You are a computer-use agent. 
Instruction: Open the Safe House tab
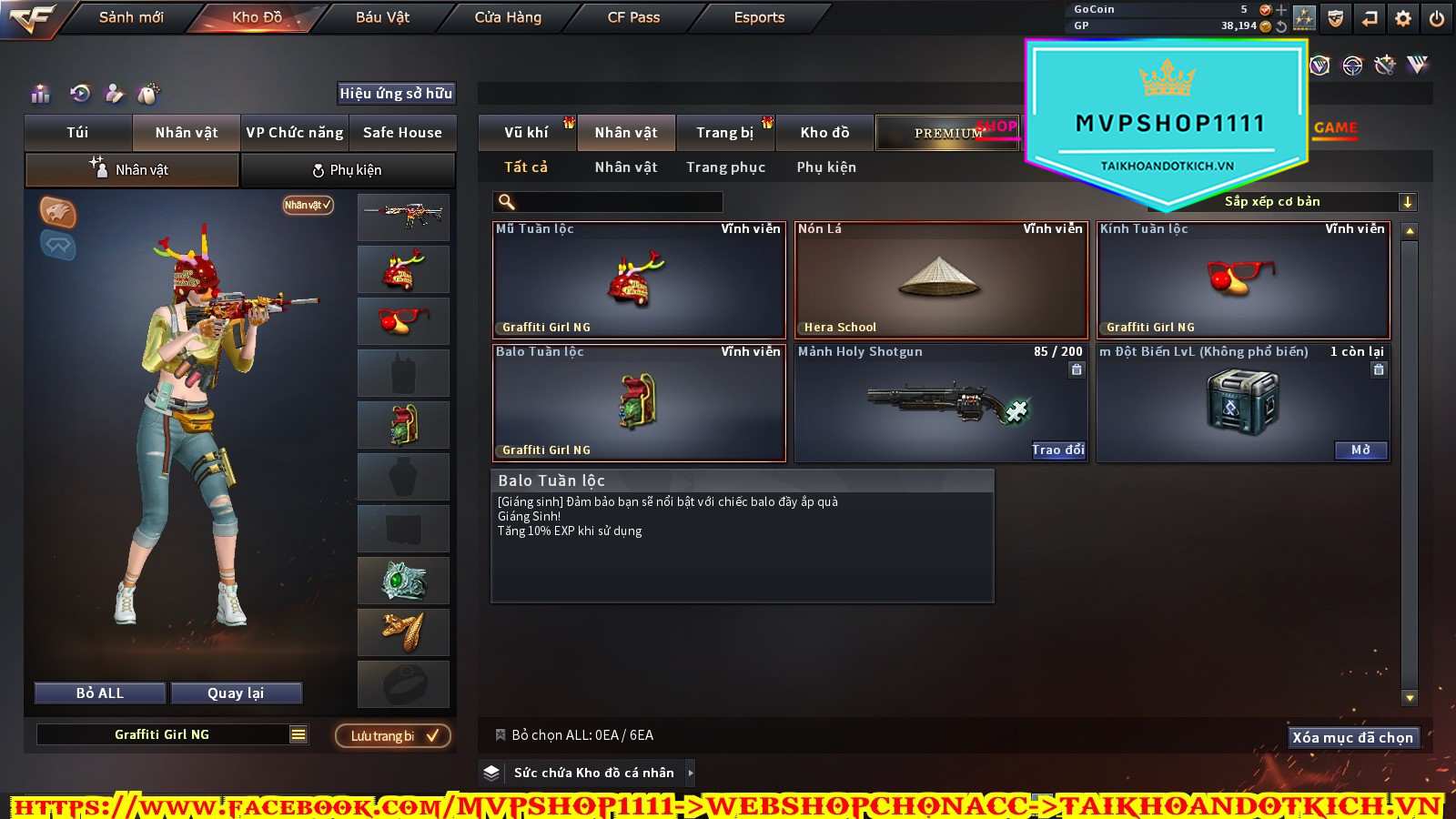coord(402,133)
